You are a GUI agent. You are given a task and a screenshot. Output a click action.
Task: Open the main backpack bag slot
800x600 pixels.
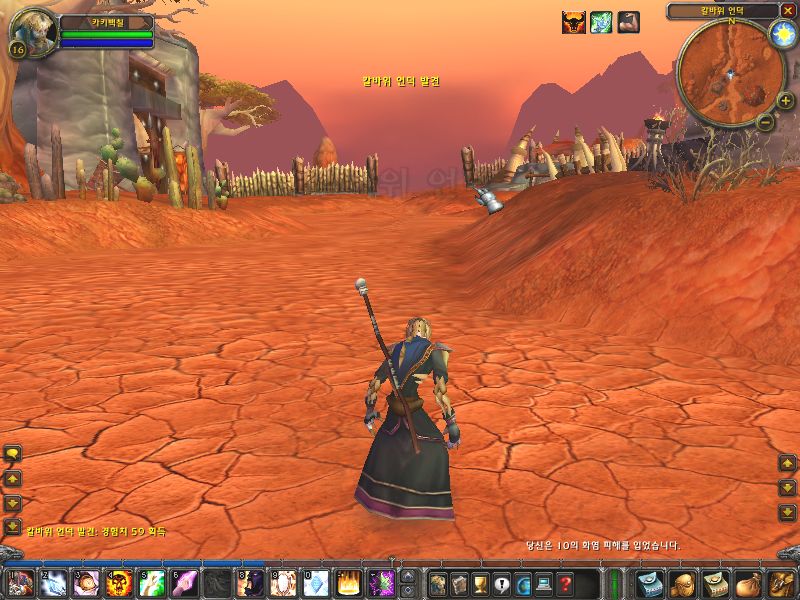[x=780, y=583]
